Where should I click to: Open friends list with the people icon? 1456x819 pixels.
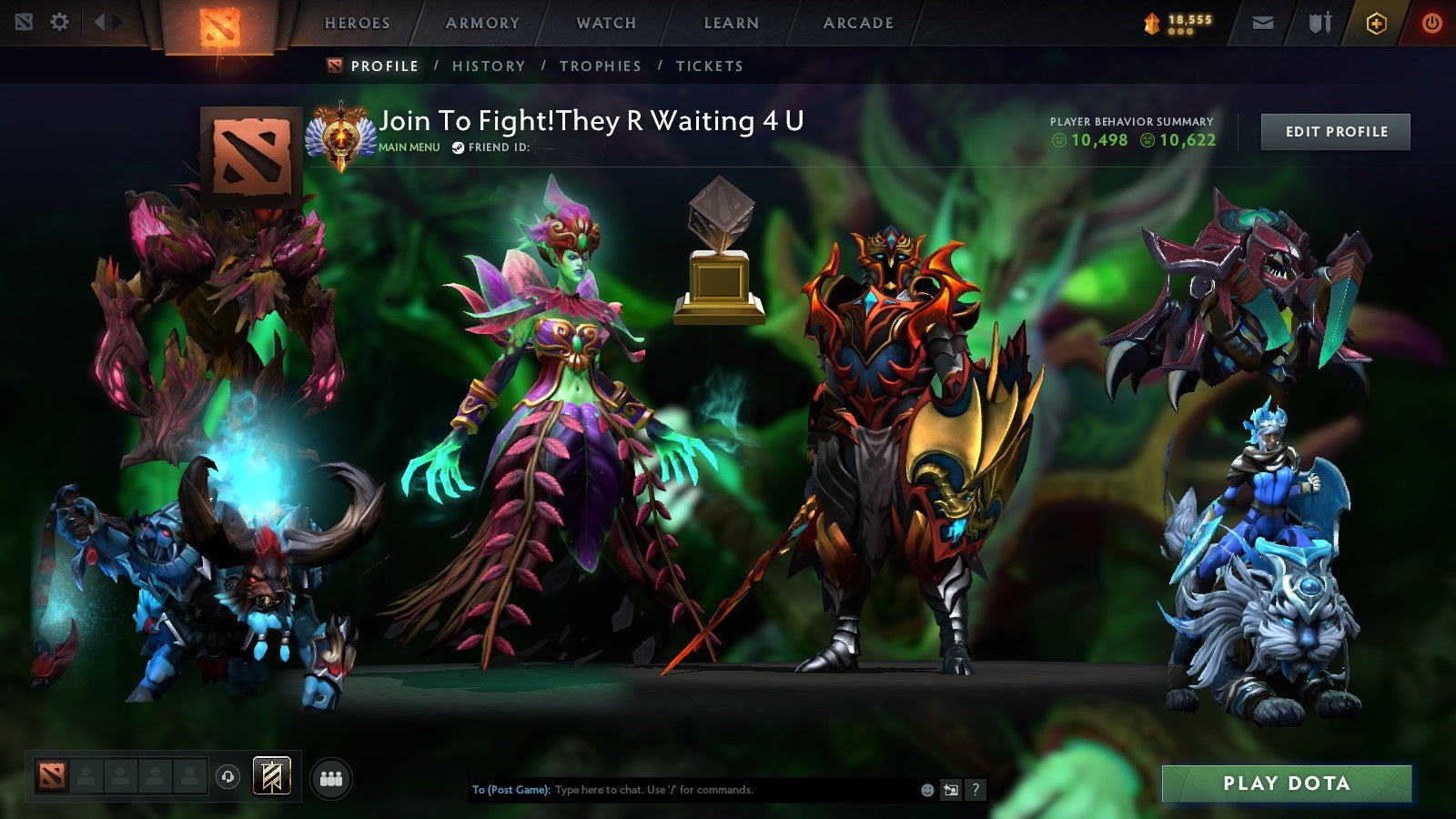pos(329,778)
